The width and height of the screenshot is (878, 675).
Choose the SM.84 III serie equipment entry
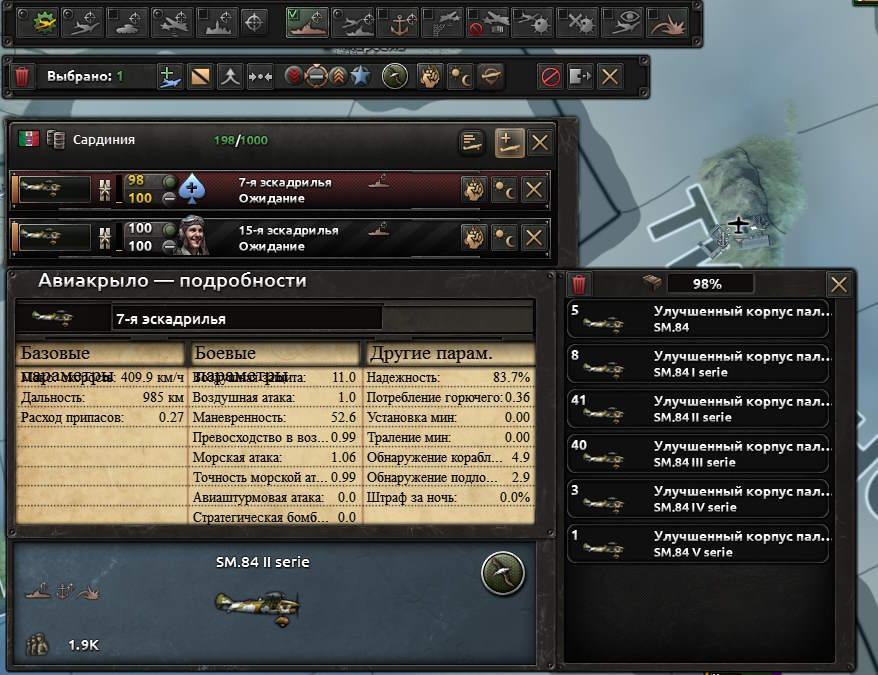pos(698,454)
